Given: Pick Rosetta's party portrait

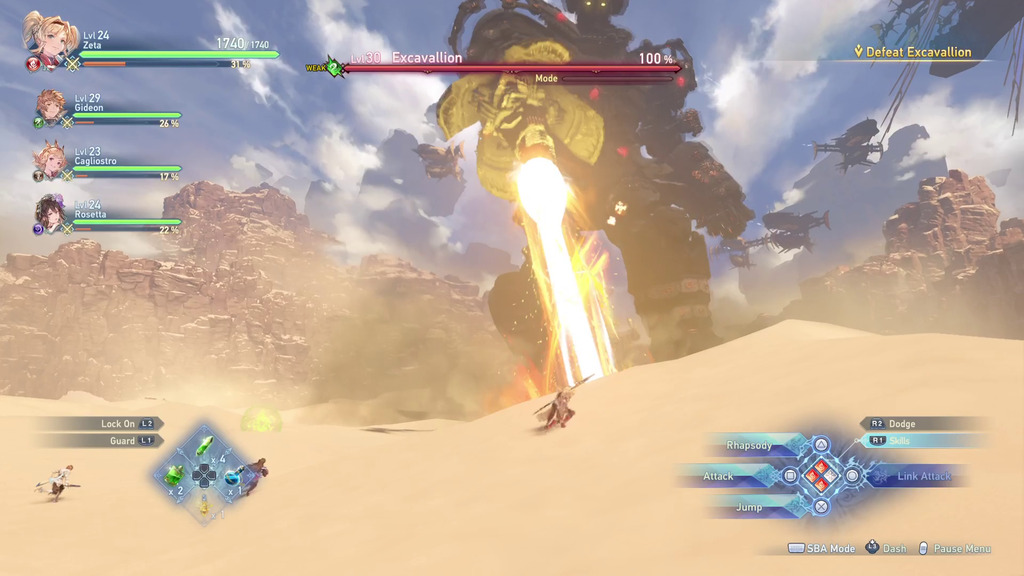Looking at the screenshot, I should [x=51, y=212].
